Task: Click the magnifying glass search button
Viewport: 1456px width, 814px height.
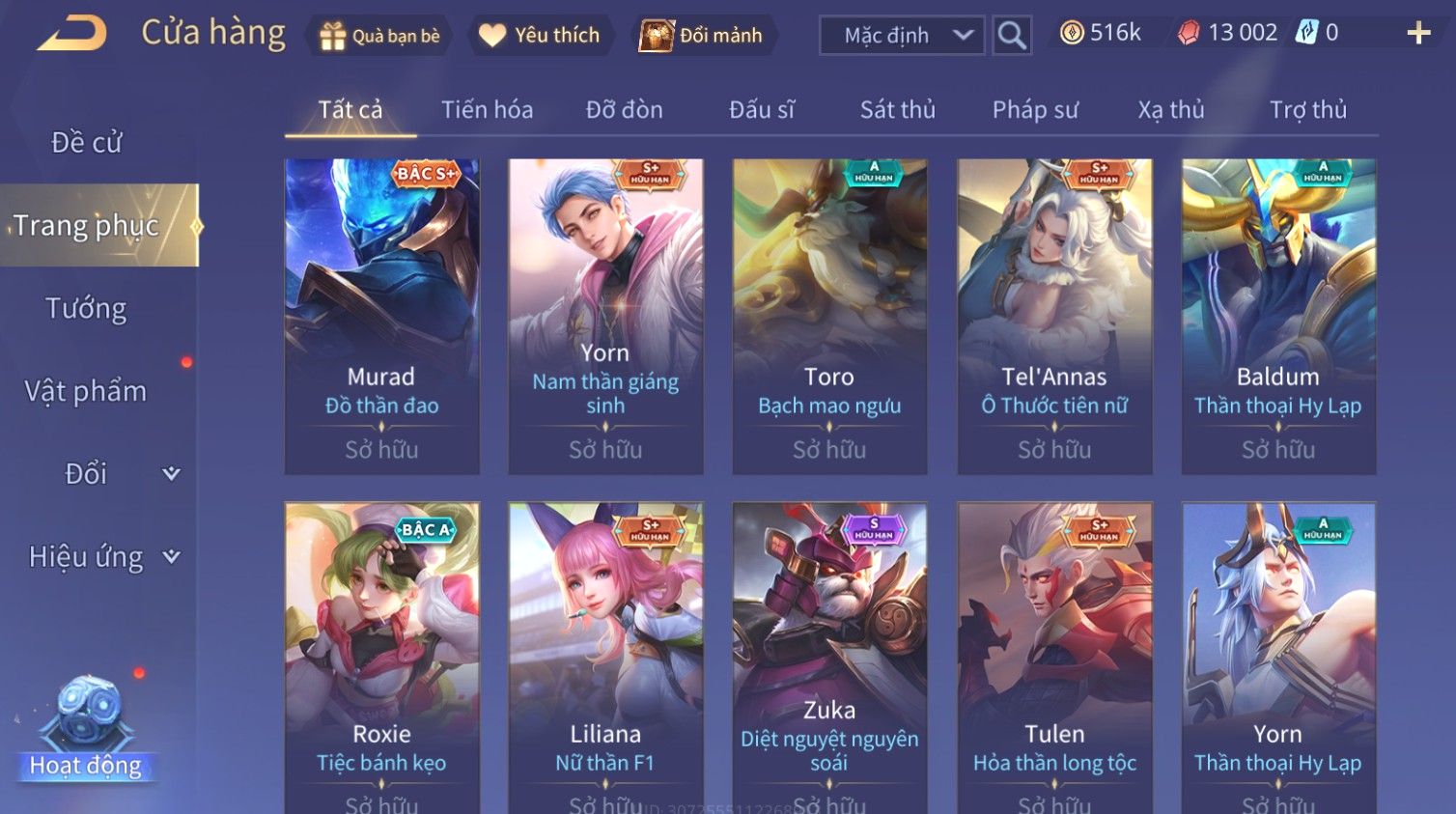Action: coord(1012,36)
